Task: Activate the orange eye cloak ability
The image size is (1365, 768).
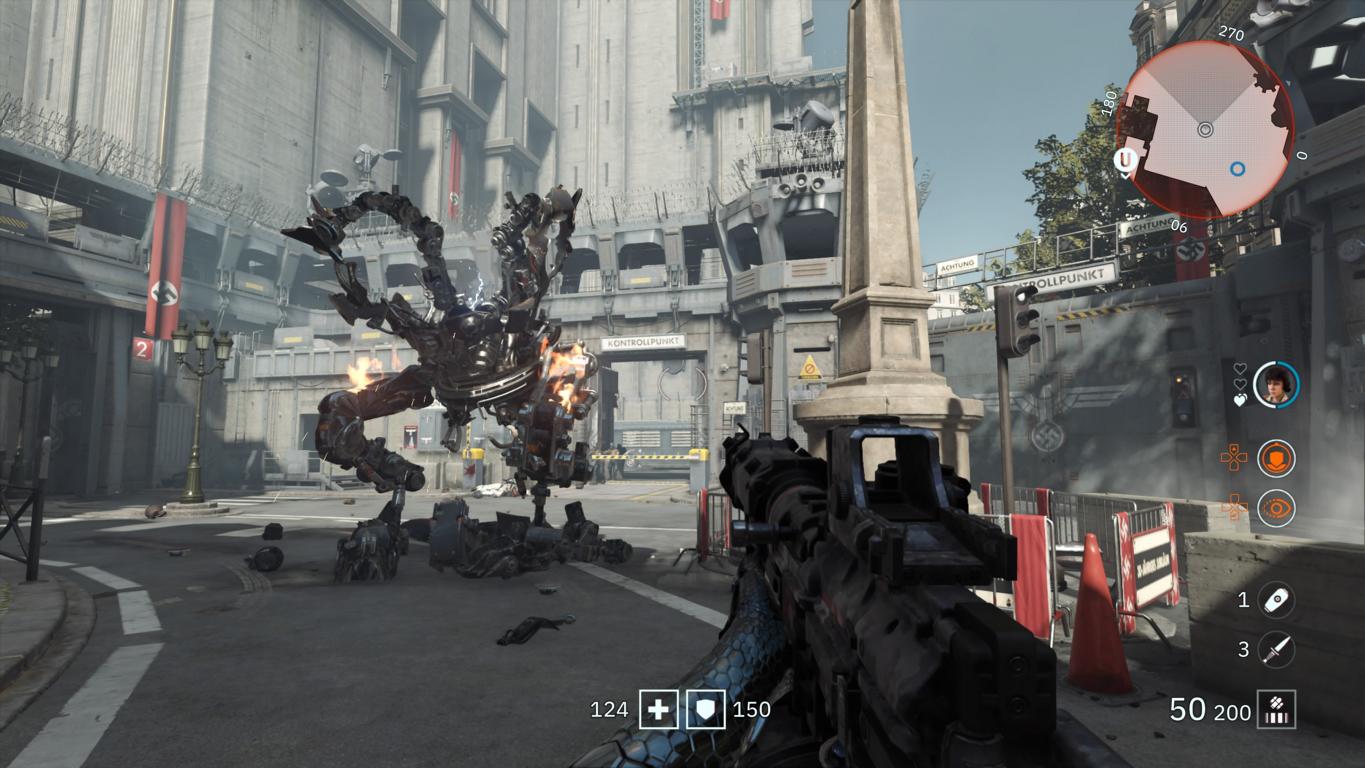Action: coord(1275,508)
